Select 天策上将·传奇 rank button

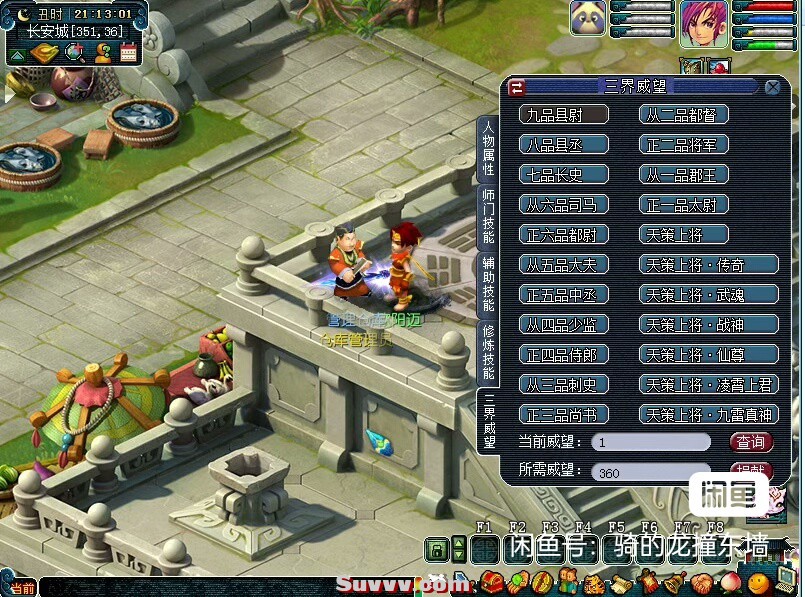click(x=708, y=265)
